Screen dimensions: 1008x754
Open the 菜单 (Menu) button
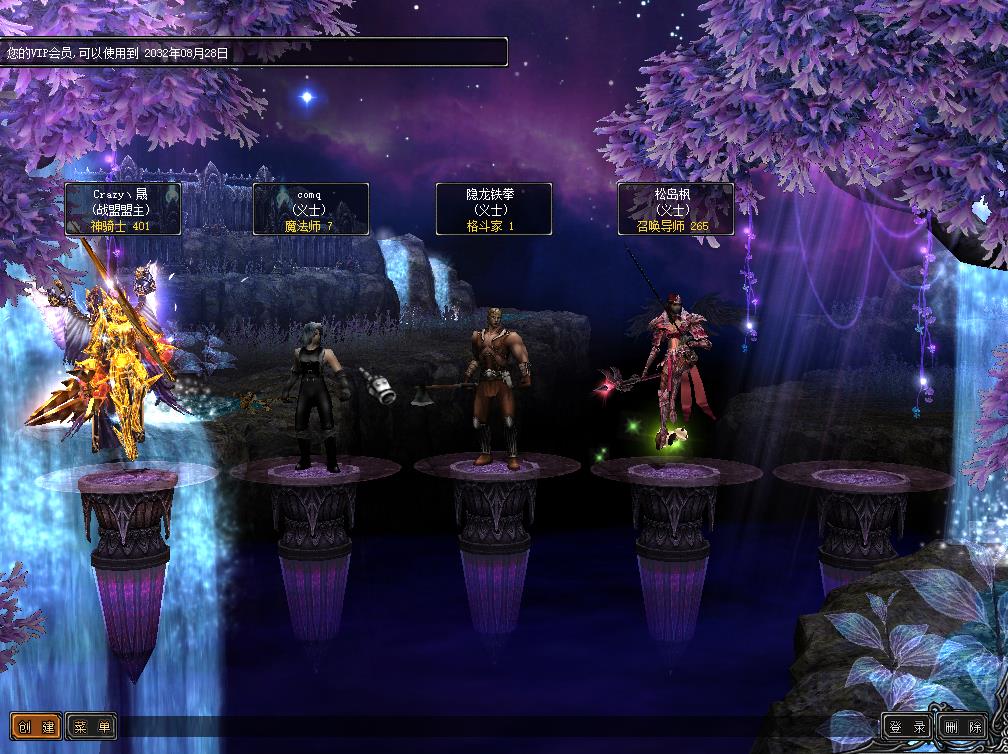point(91,727)
